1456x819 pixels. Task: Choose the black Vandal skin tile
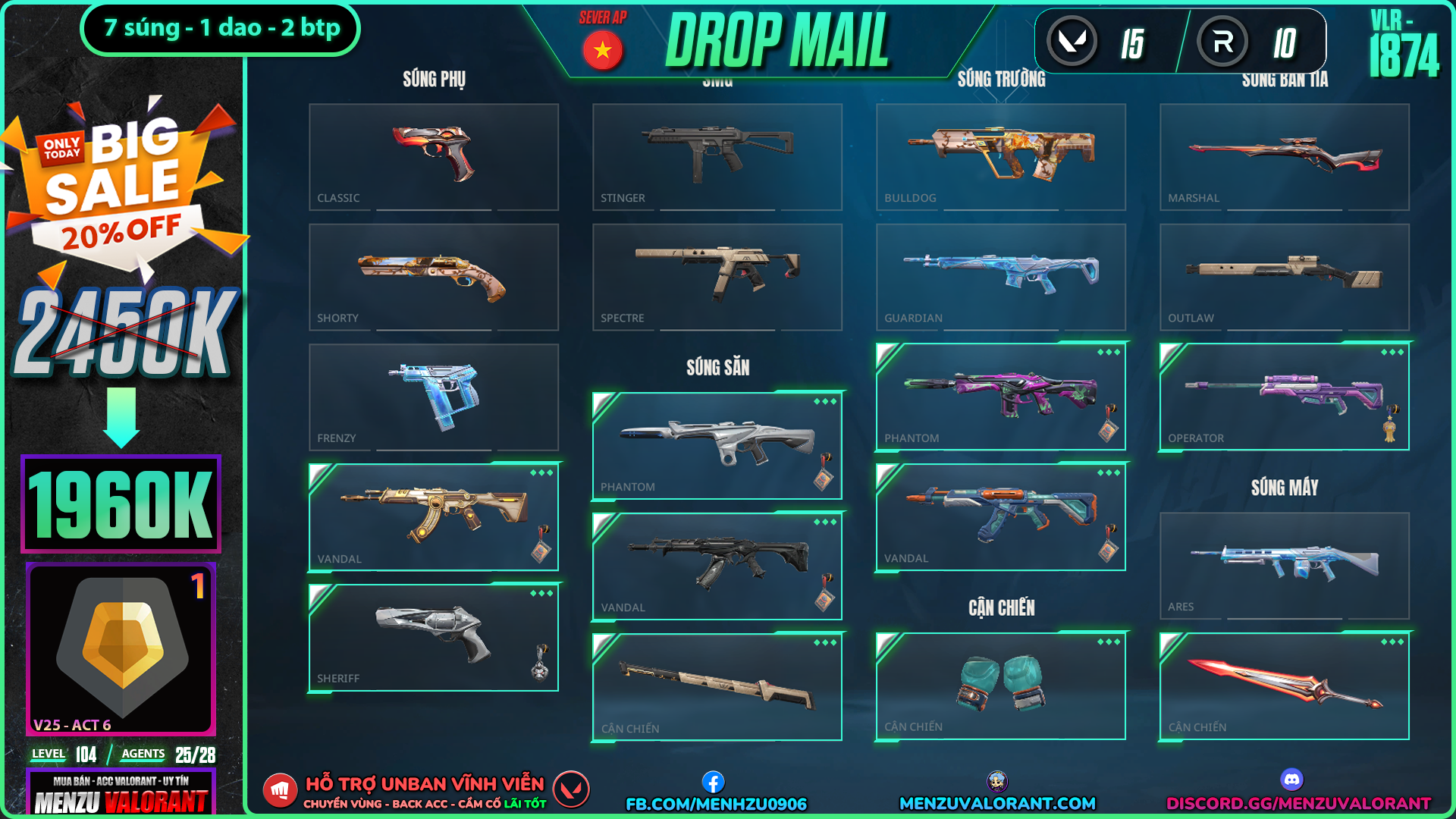[717, 566]
